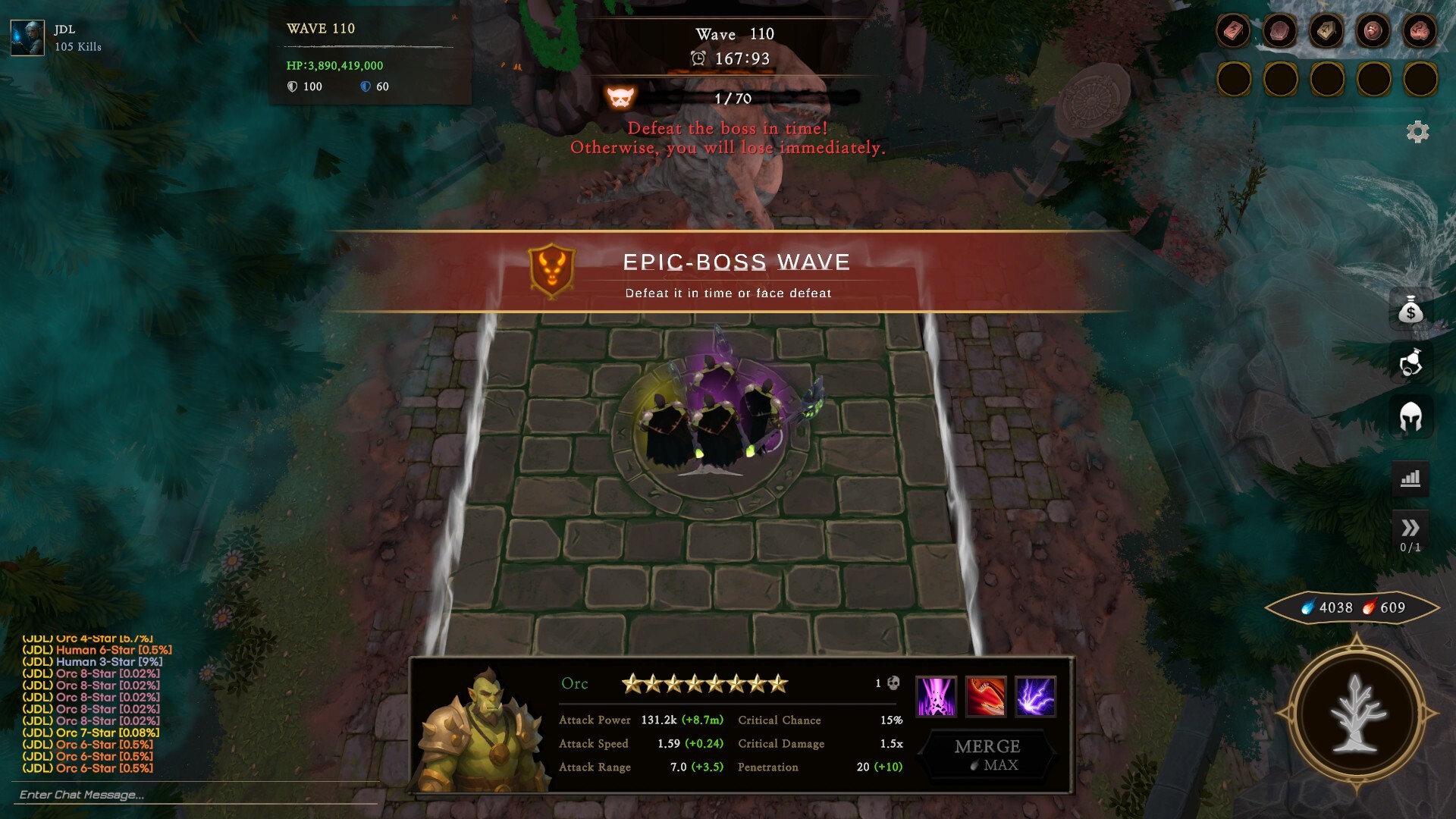Click the double-arrow speed-up button
Viewport: 1456px width, 819px height.
[x=1410, y=529]
